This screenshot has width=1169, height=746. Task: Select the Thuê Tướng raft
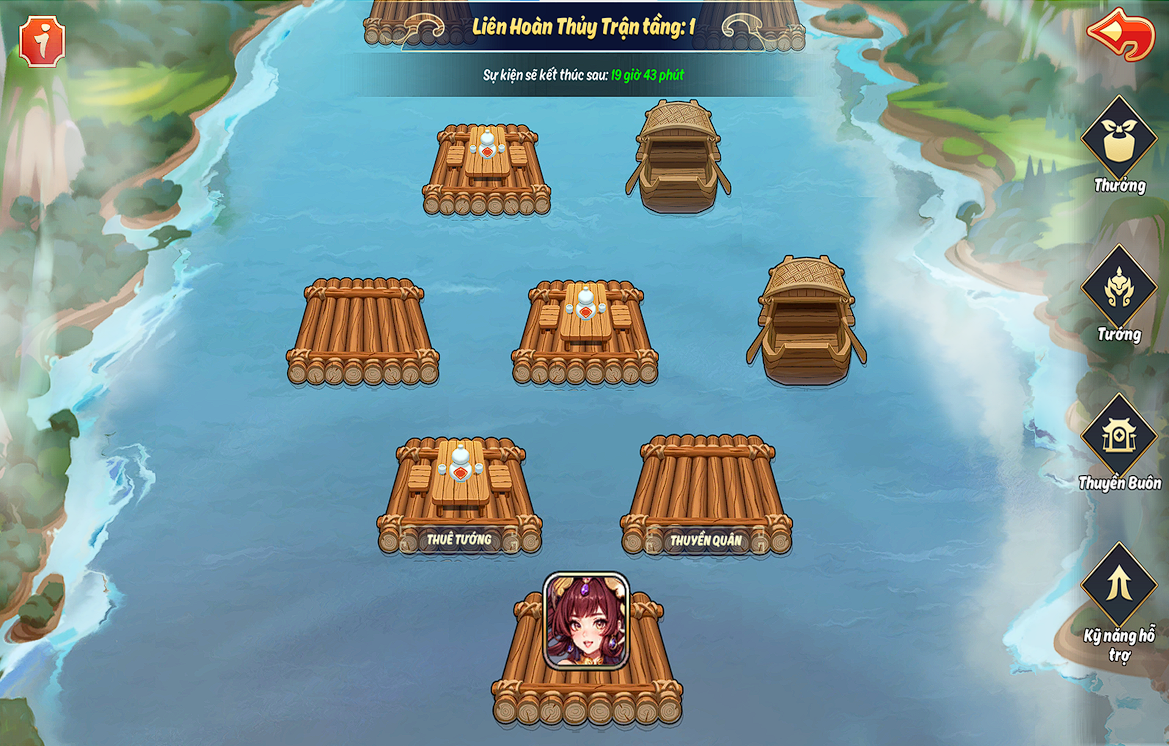coord(460,495)
